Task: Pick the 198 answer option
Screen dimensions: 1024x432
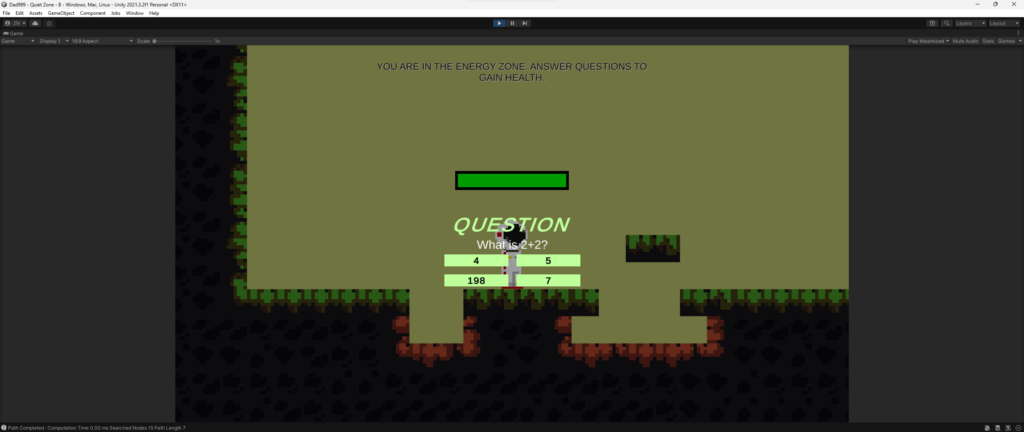Action: (x=476, y=281)
